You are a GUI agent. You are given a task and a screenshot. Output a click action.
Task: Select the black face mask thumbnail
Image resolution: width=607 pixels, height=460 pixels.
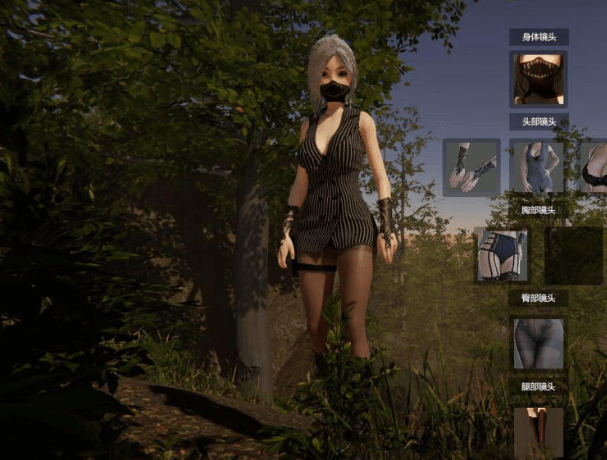click(539, 79)
